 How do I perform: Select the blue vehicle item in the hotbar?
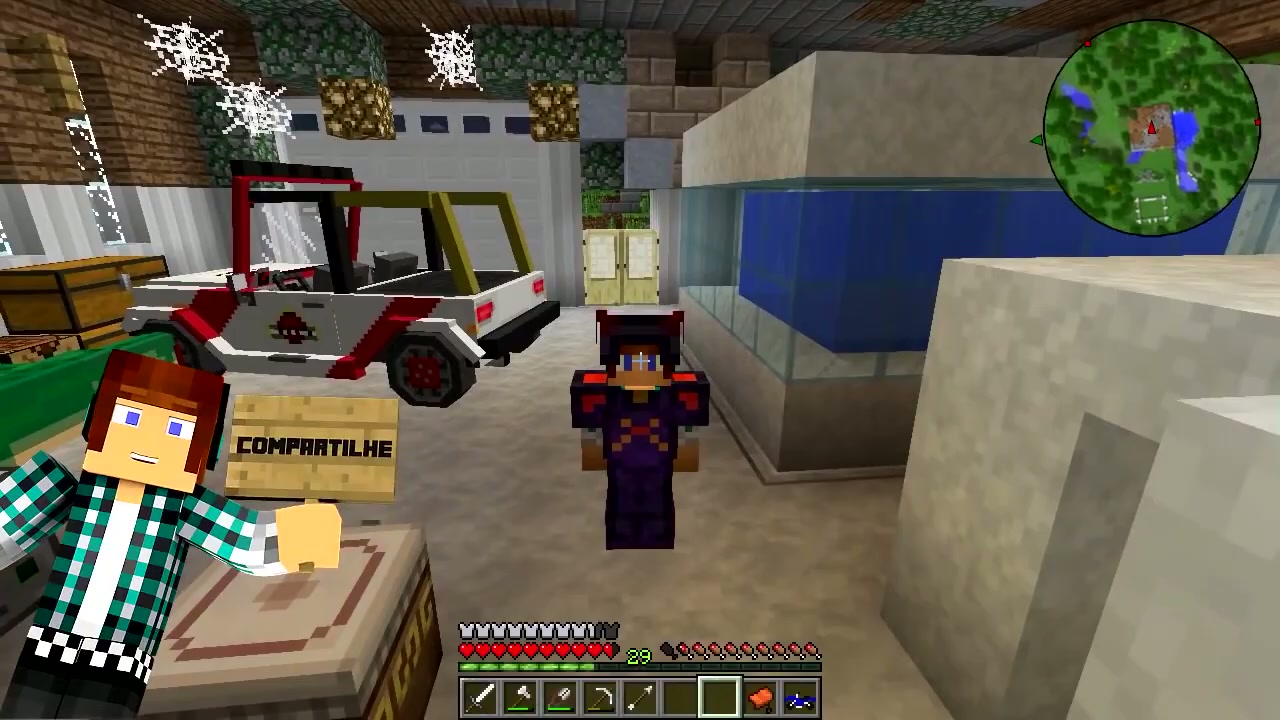800,697
